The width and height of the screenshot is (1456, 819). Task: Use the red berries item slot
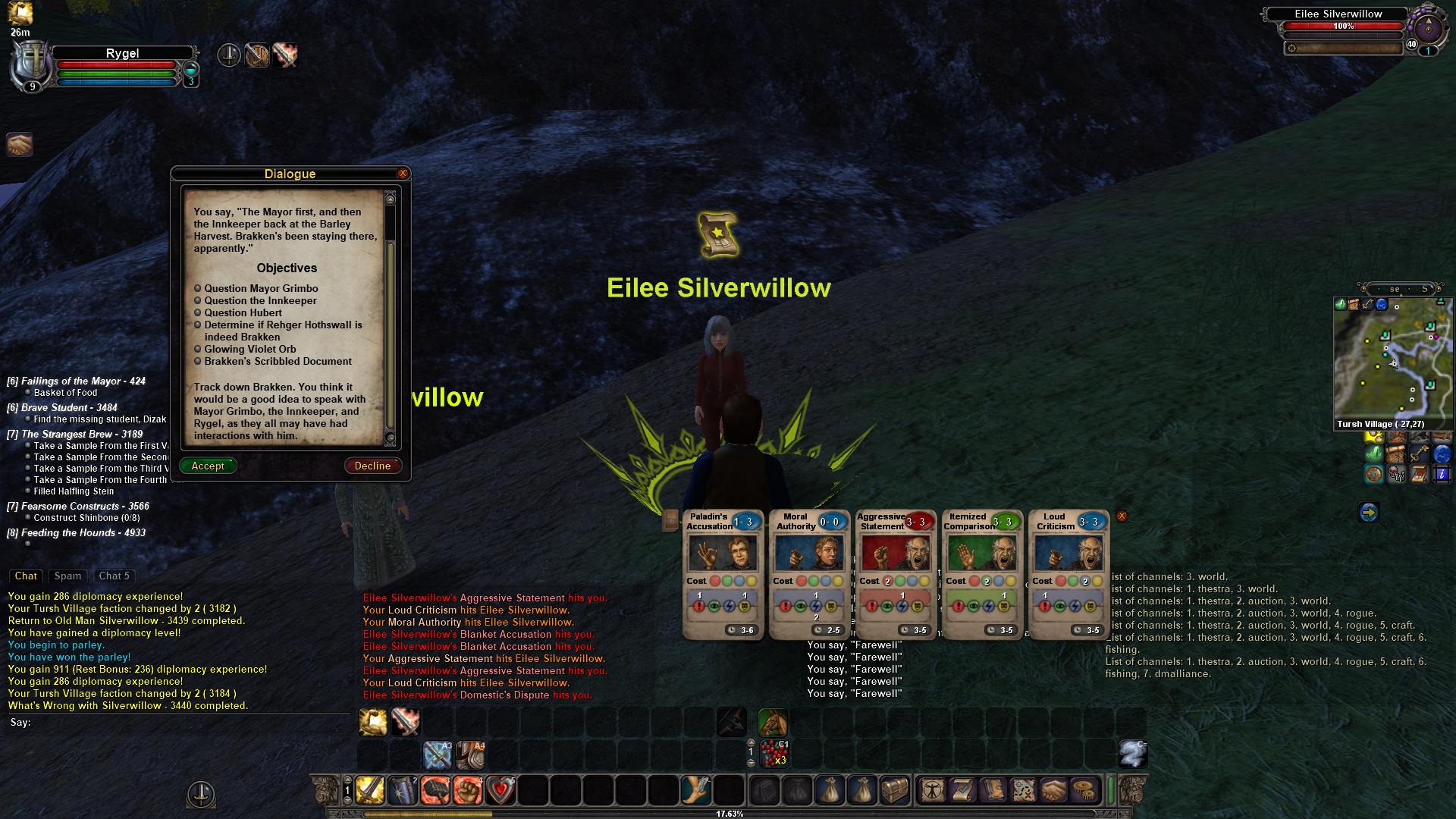pyautogui.click(x=773, y=754)
